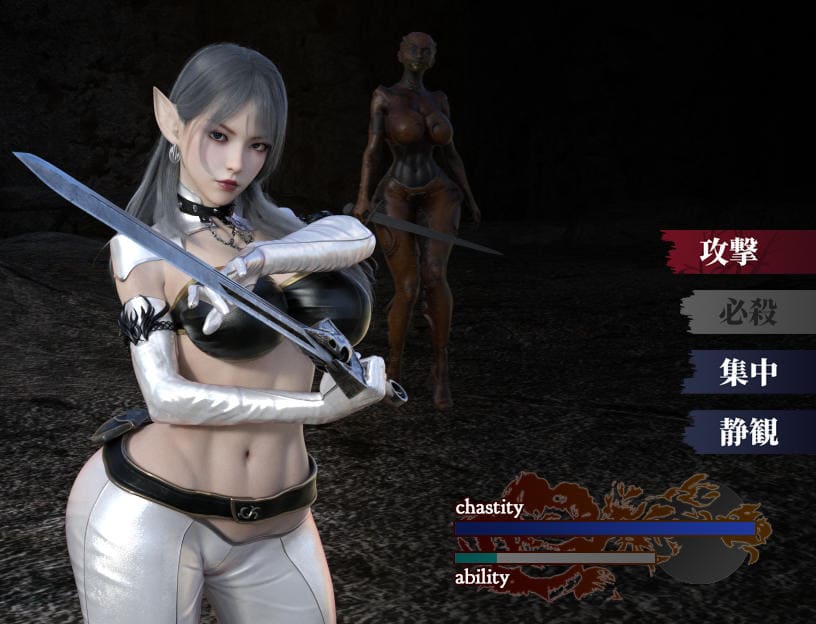
Task: Activate the 集中 focus command
Action: click(x=748, y=372)
